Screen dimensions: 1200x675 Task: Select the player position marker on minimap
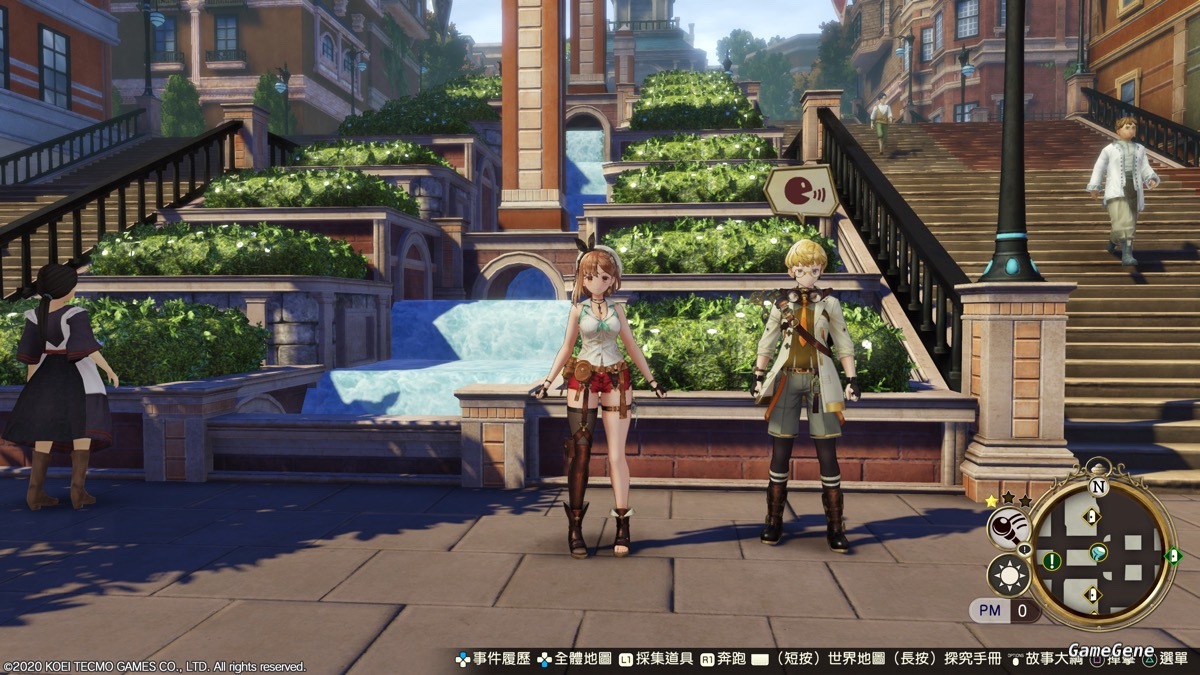tap(1099, 551)
